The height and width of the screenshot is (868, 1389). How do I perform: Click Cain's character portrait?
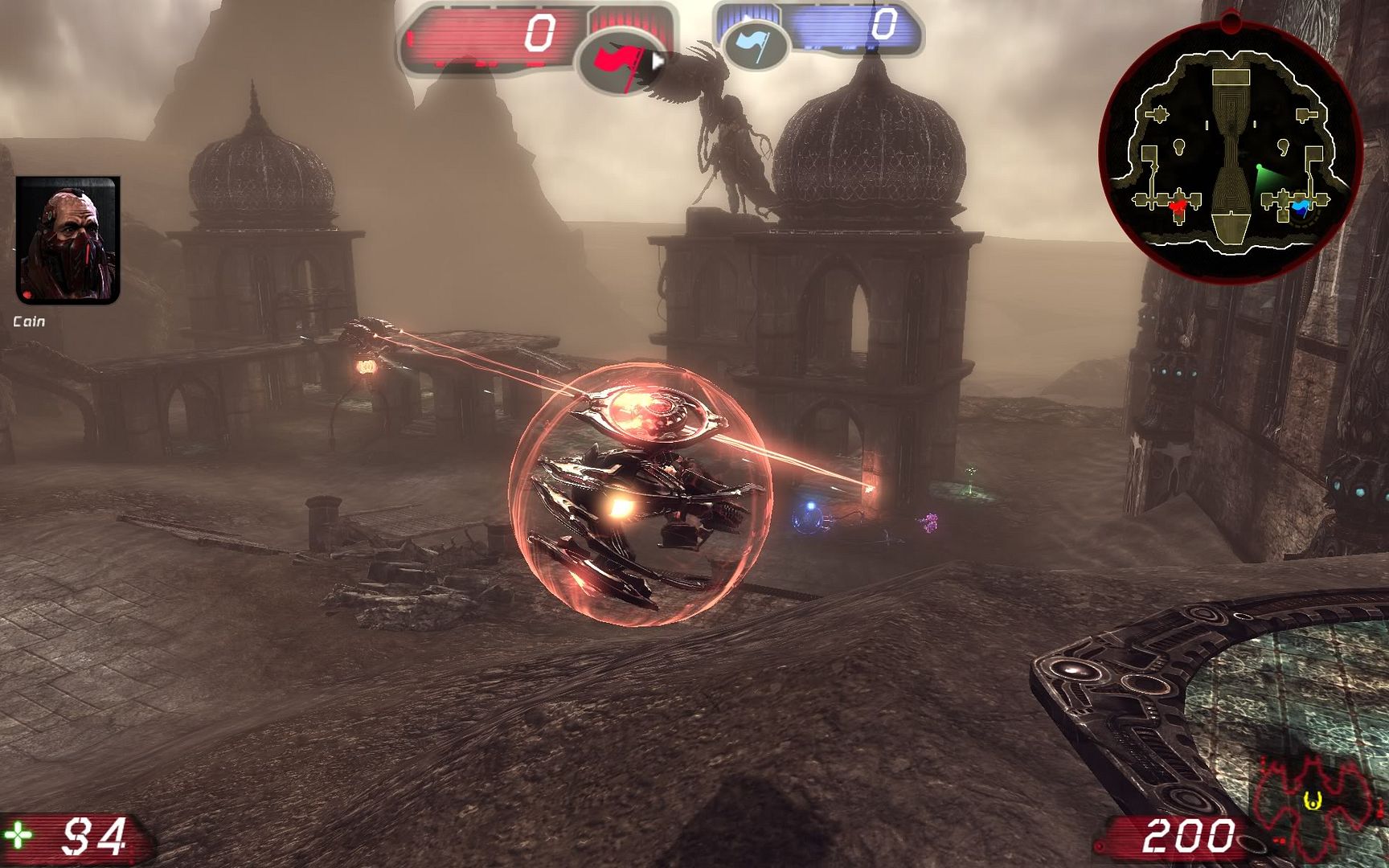click(x=68, y=240)
